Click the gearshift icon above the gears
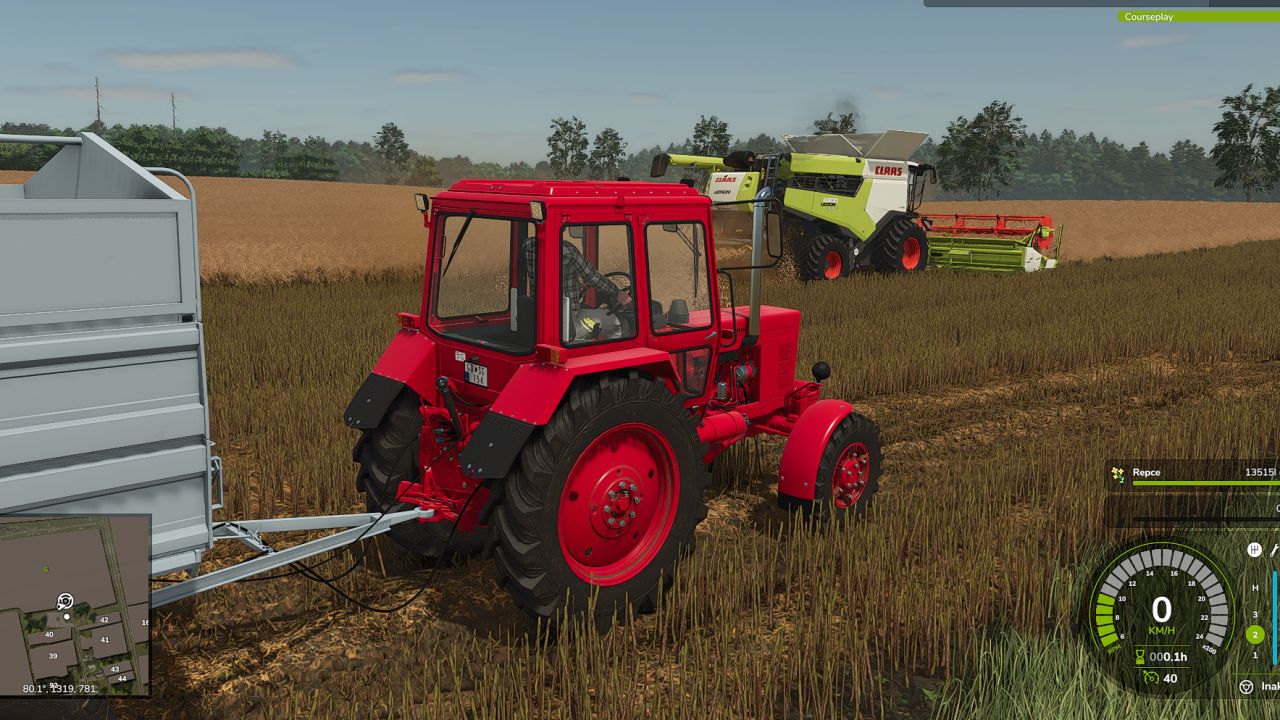 (1254, 549)
